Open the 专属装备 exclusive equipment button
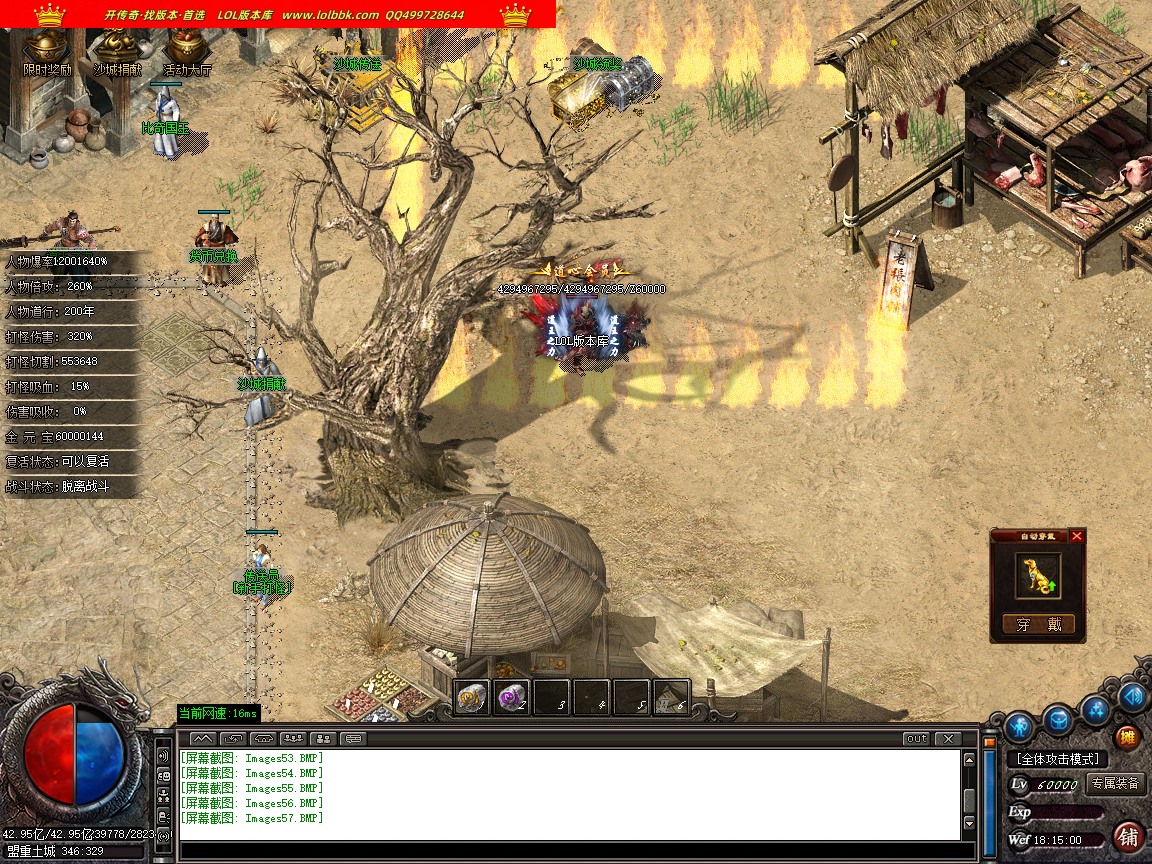Viewport: 1152px width, 864px height. click(x=1115, y=784)
